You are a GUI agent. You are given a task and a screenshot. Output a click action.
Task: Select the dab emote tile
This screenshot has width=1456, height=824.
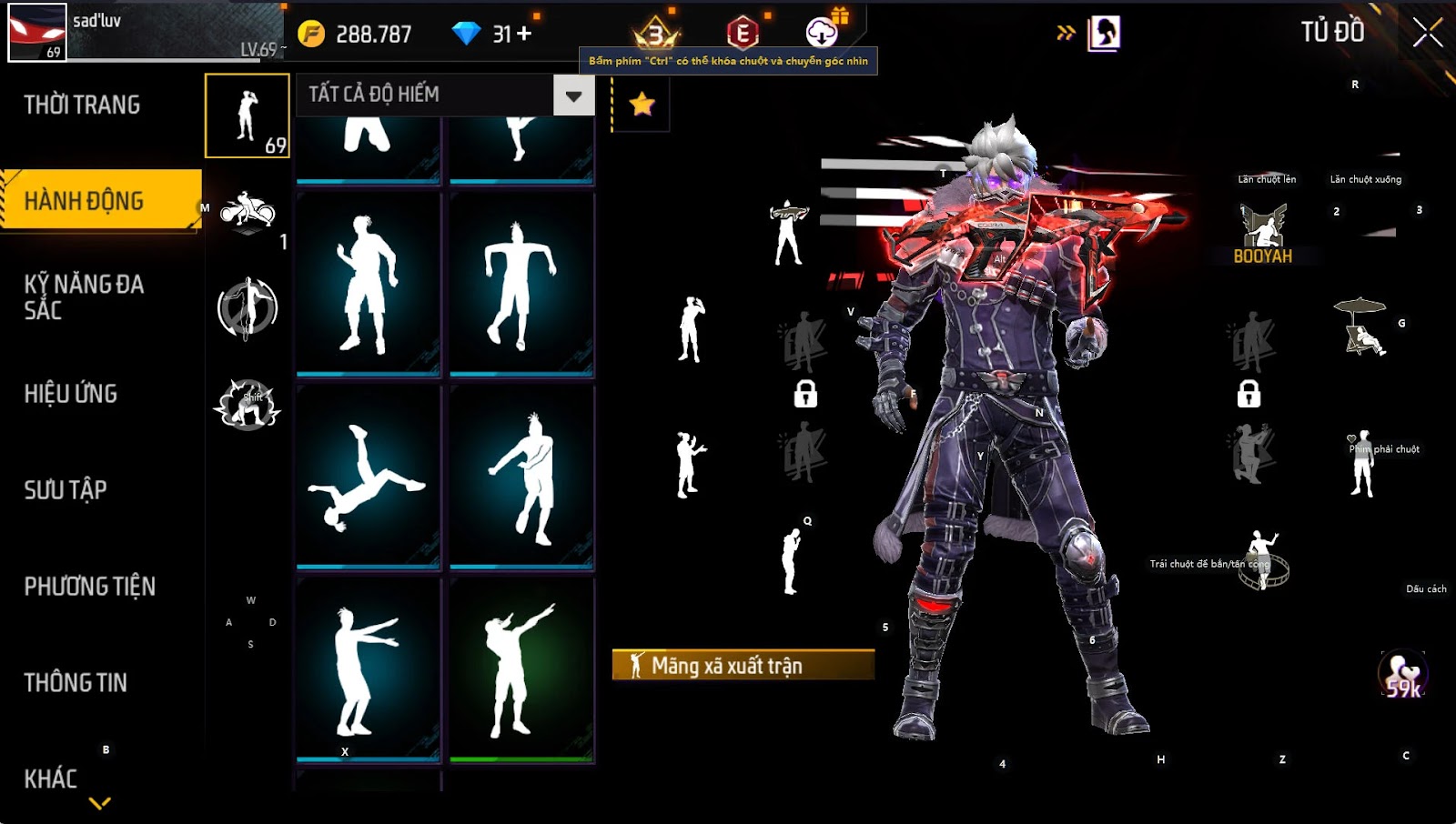pos(521,669)
